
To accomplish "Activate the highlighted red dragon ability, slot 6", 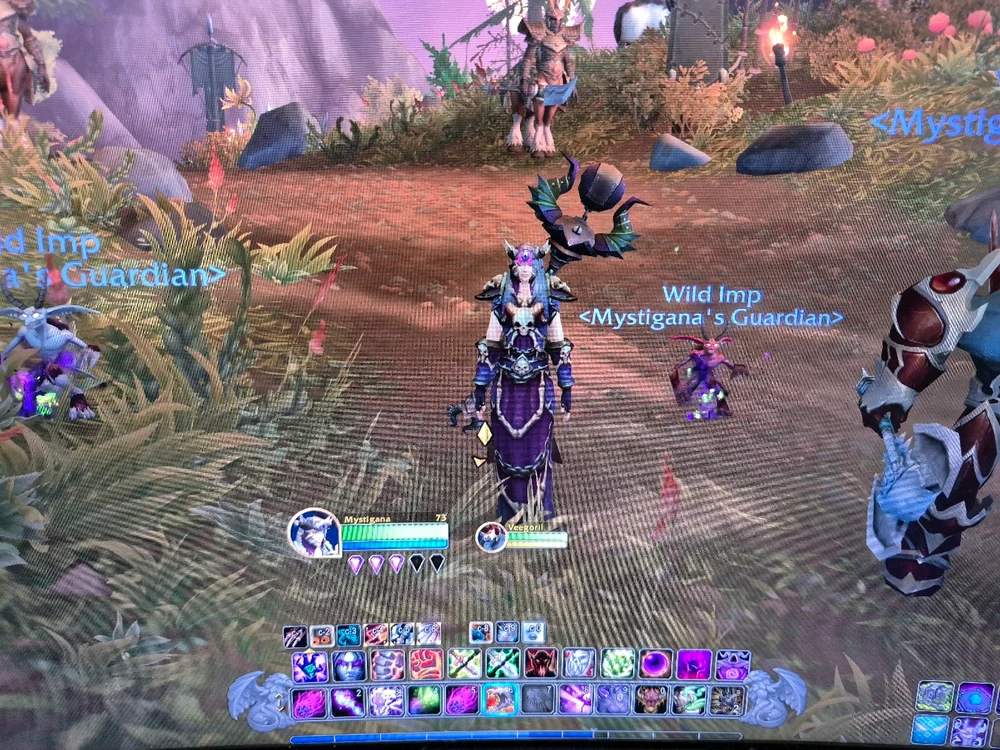I will [x=500, y=699].
